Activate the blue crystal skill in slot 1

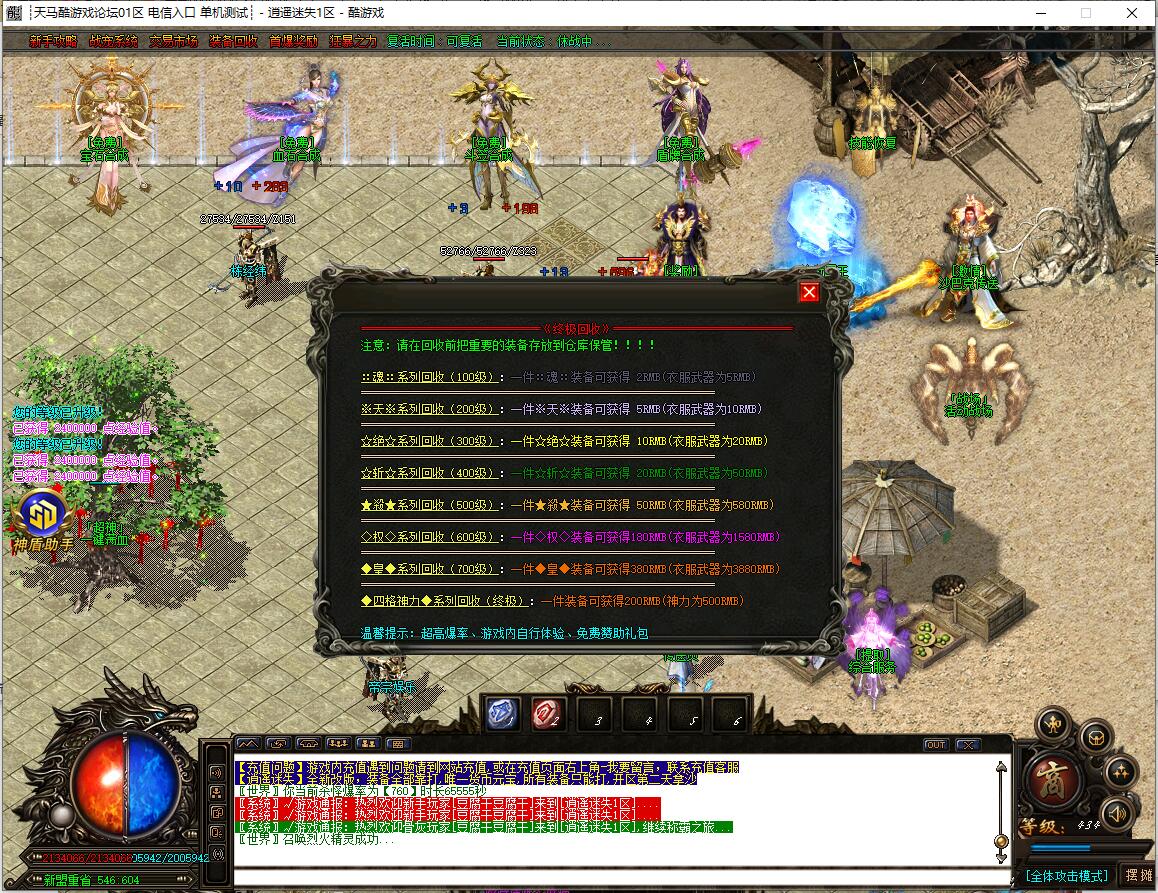point(502,713)
